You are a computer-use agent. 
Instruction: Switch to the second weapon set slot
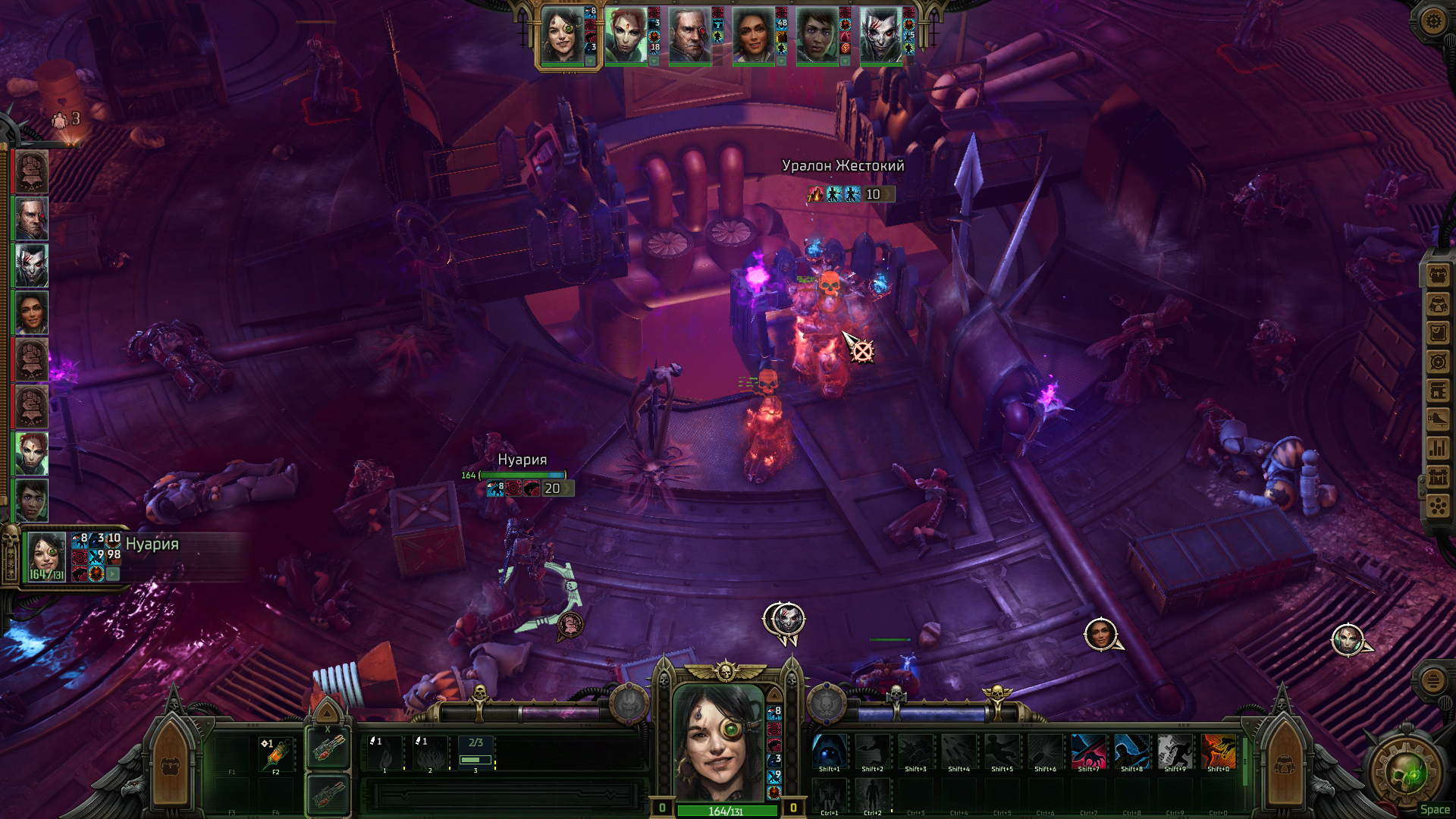coord(328,794)
